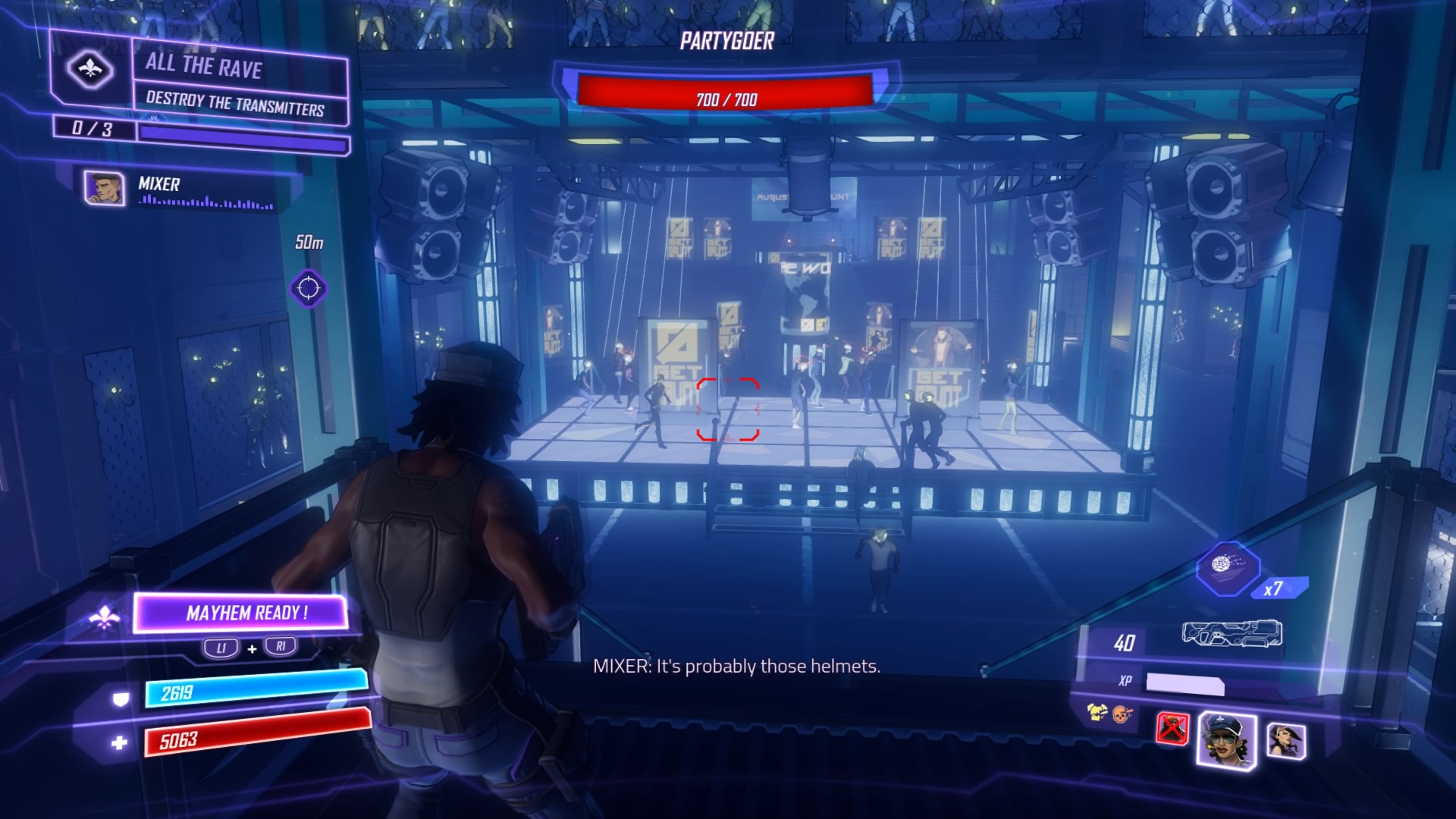Screen dimensions: 1456x819
Task: Use the disco ball special ability icon
Action: pyautogui.click(x=1227, y=567)
